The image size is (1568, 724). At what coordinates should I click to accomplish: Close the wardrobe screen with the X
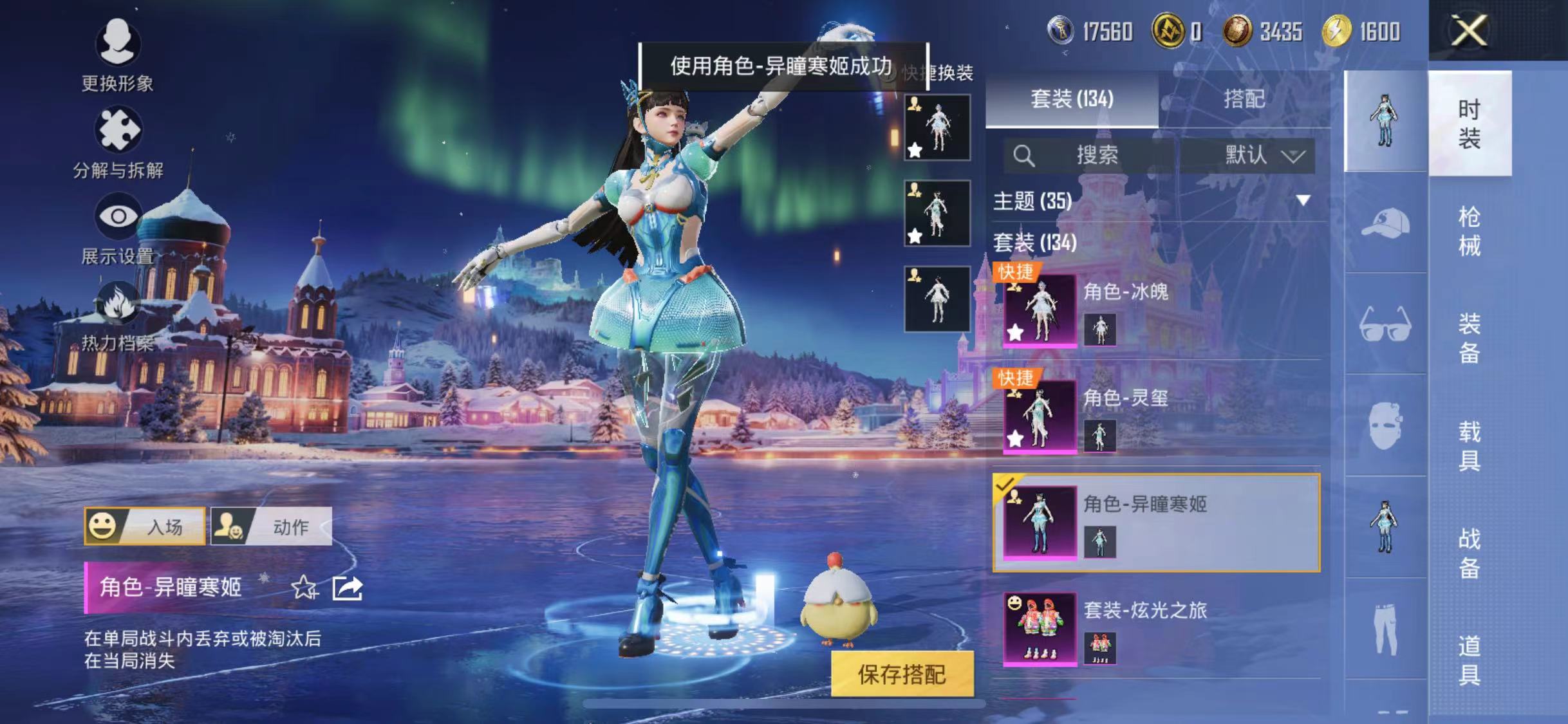(x=1469, y=30)
